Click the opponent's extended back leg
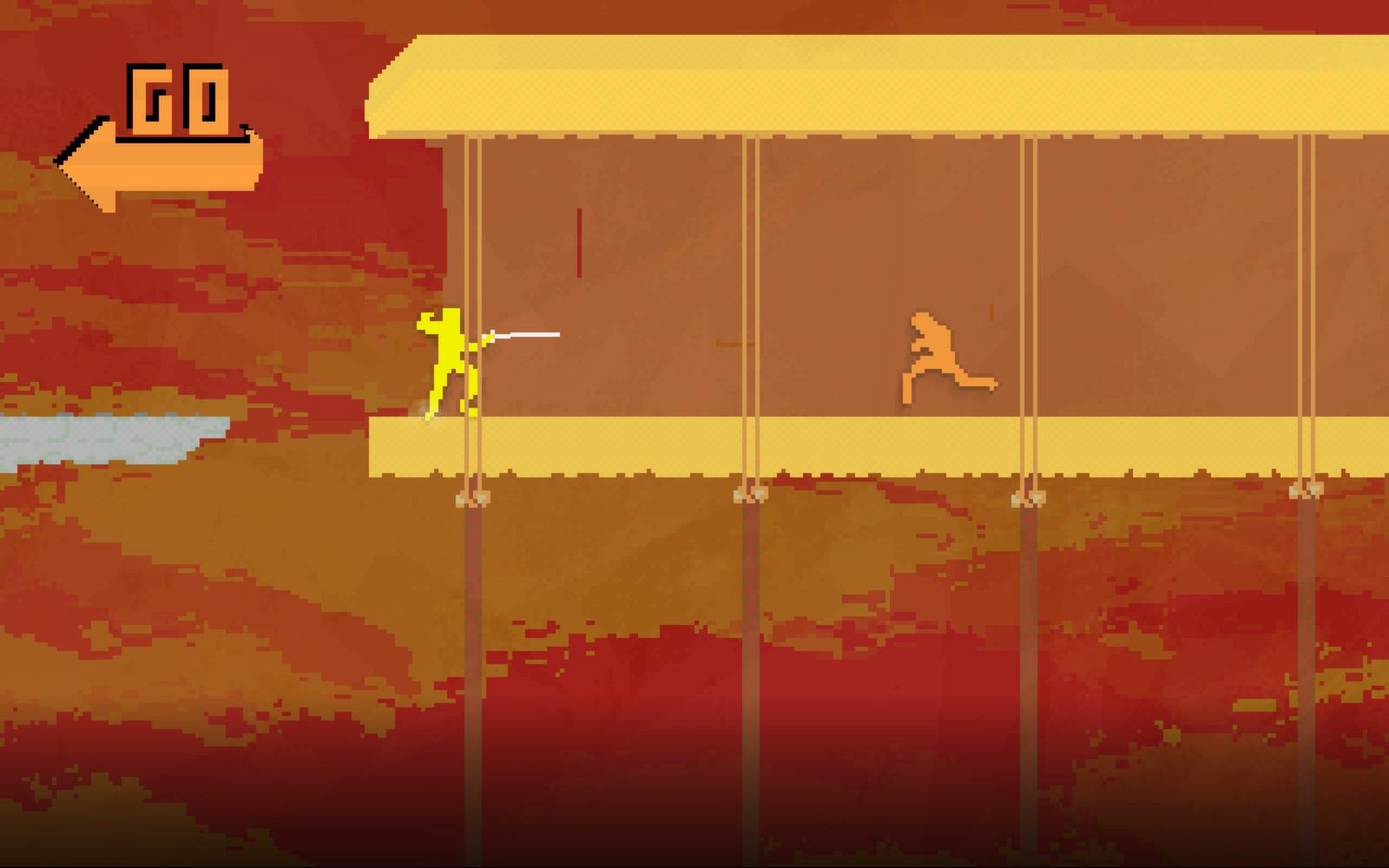 977,380
